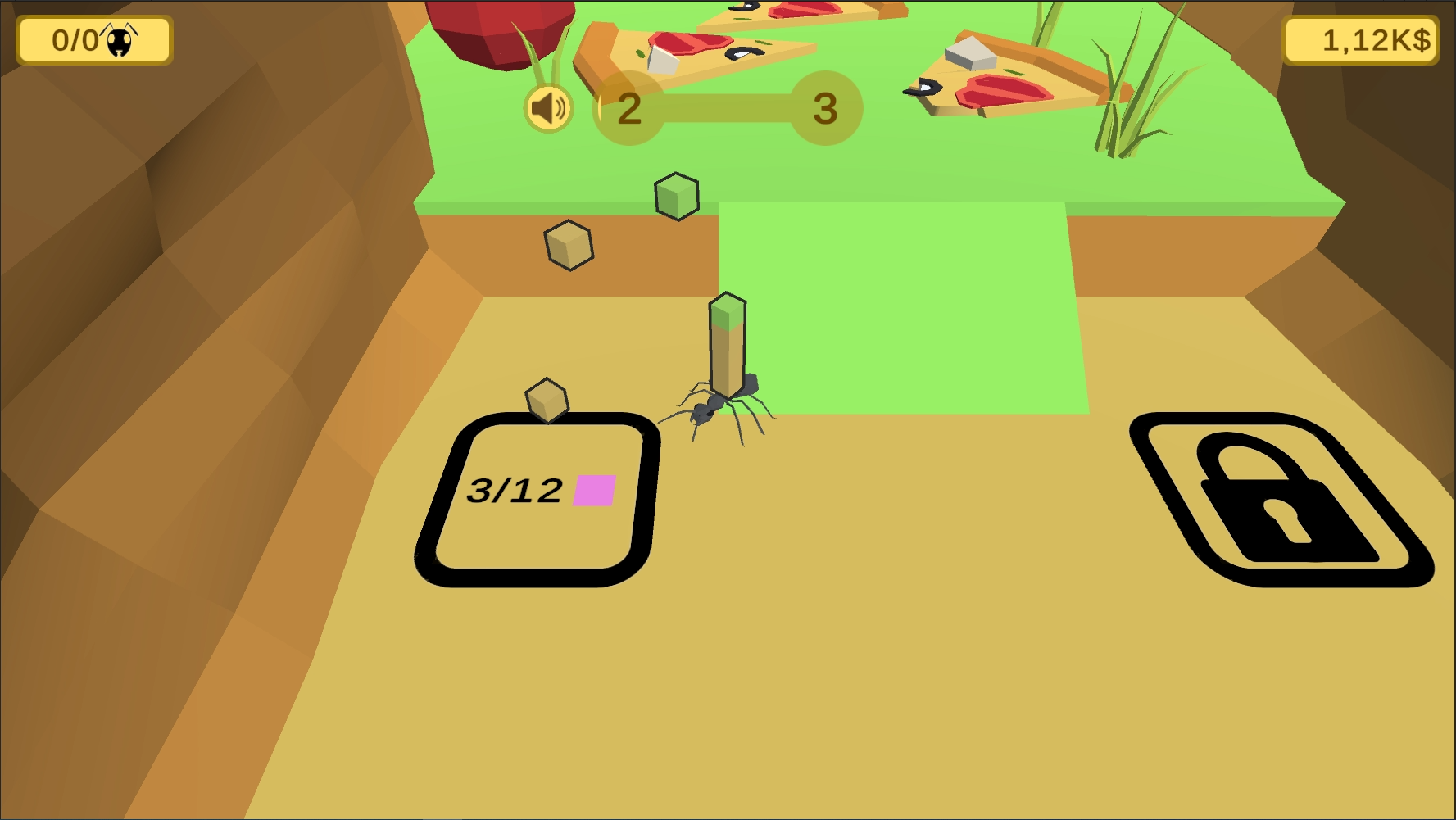This screenshot has height=820, width=1456.
Task: Click the pink swatch next to 3/12
Action: click(x=595, y=492)
